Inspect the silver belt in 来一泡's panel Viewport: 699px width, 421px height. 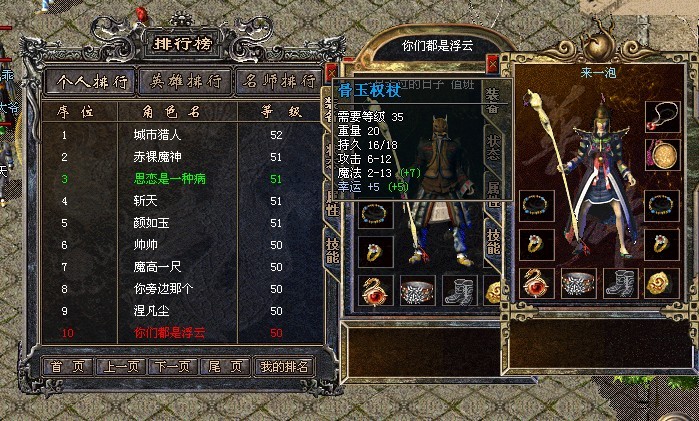(579, 283)
